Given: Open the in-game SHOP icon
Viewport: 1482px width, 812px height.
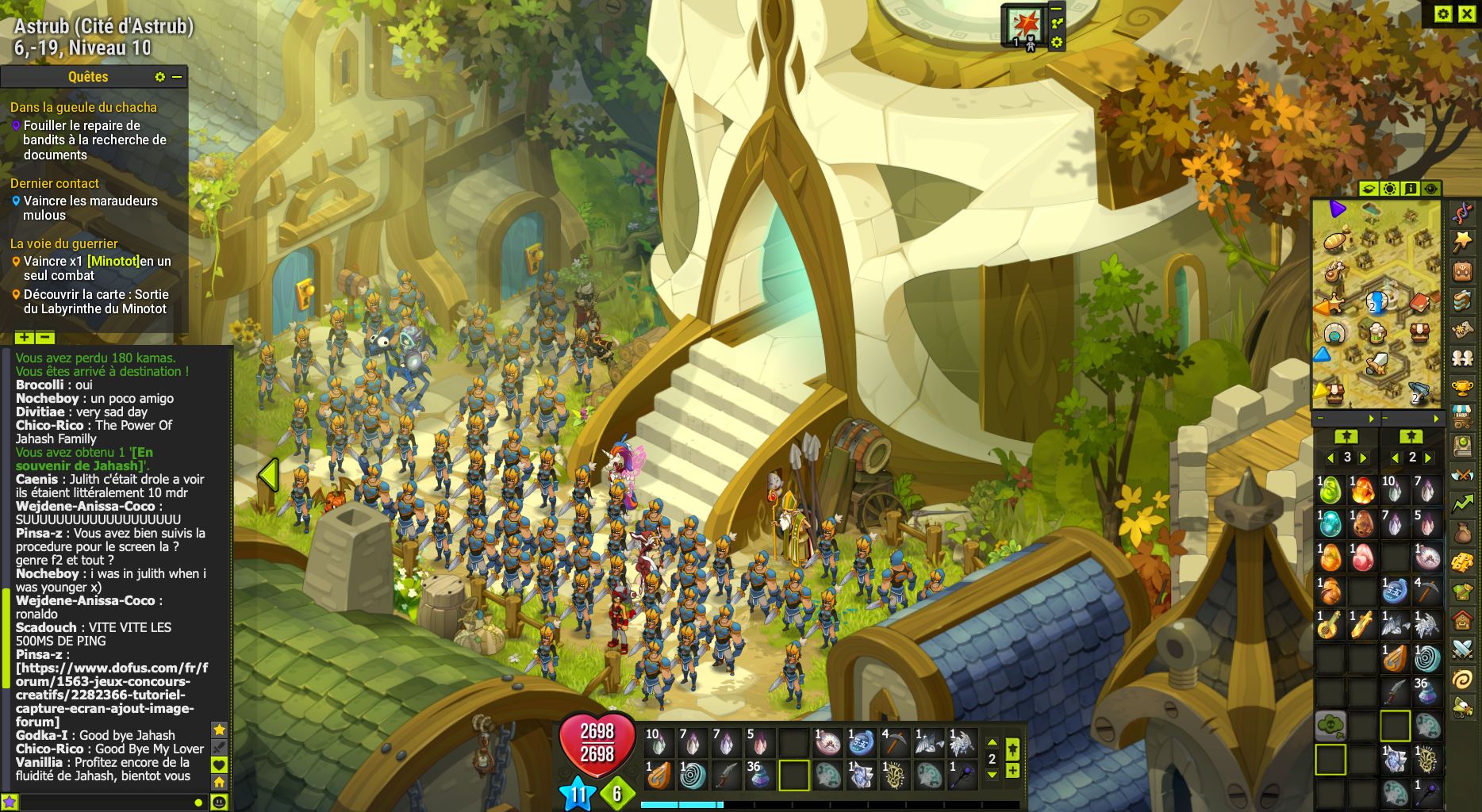Looking at the screenshot, I should pos(1463,415).
